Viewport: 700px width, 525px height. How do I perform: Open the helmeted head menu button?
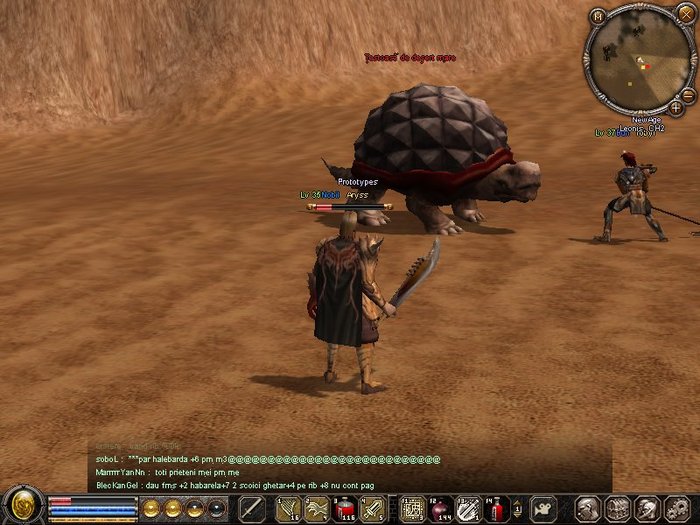point(647,508)
